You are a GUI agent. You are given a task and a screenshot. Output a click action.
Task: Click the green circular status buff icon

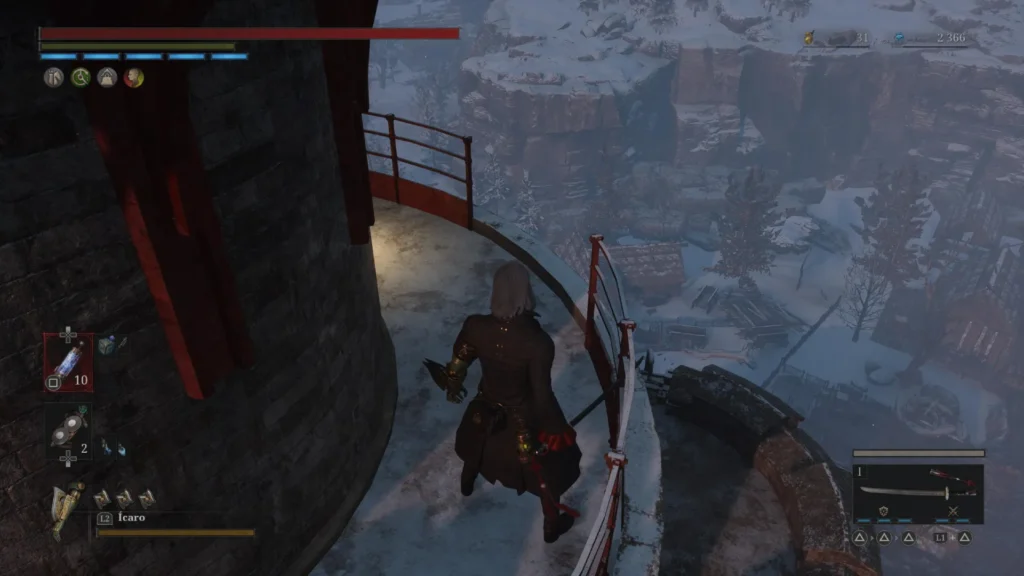coord(80,77)
